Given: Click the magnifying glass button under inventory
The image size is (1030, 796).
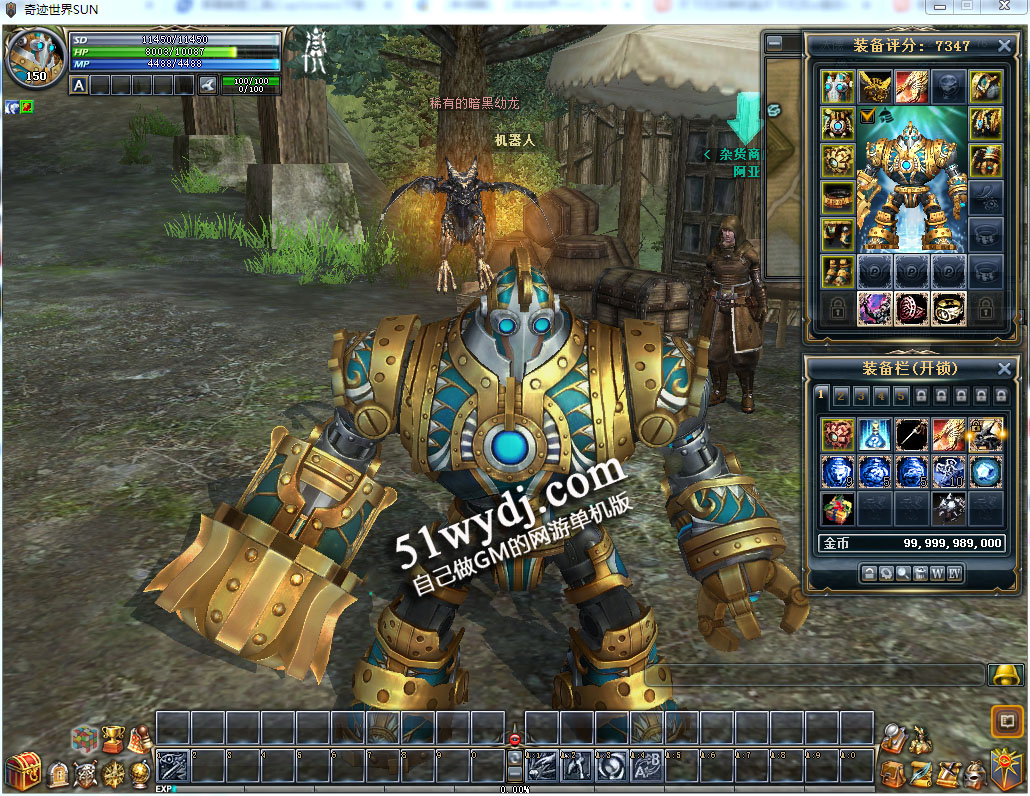Looking at the screenshot, I should click(903, 573).
